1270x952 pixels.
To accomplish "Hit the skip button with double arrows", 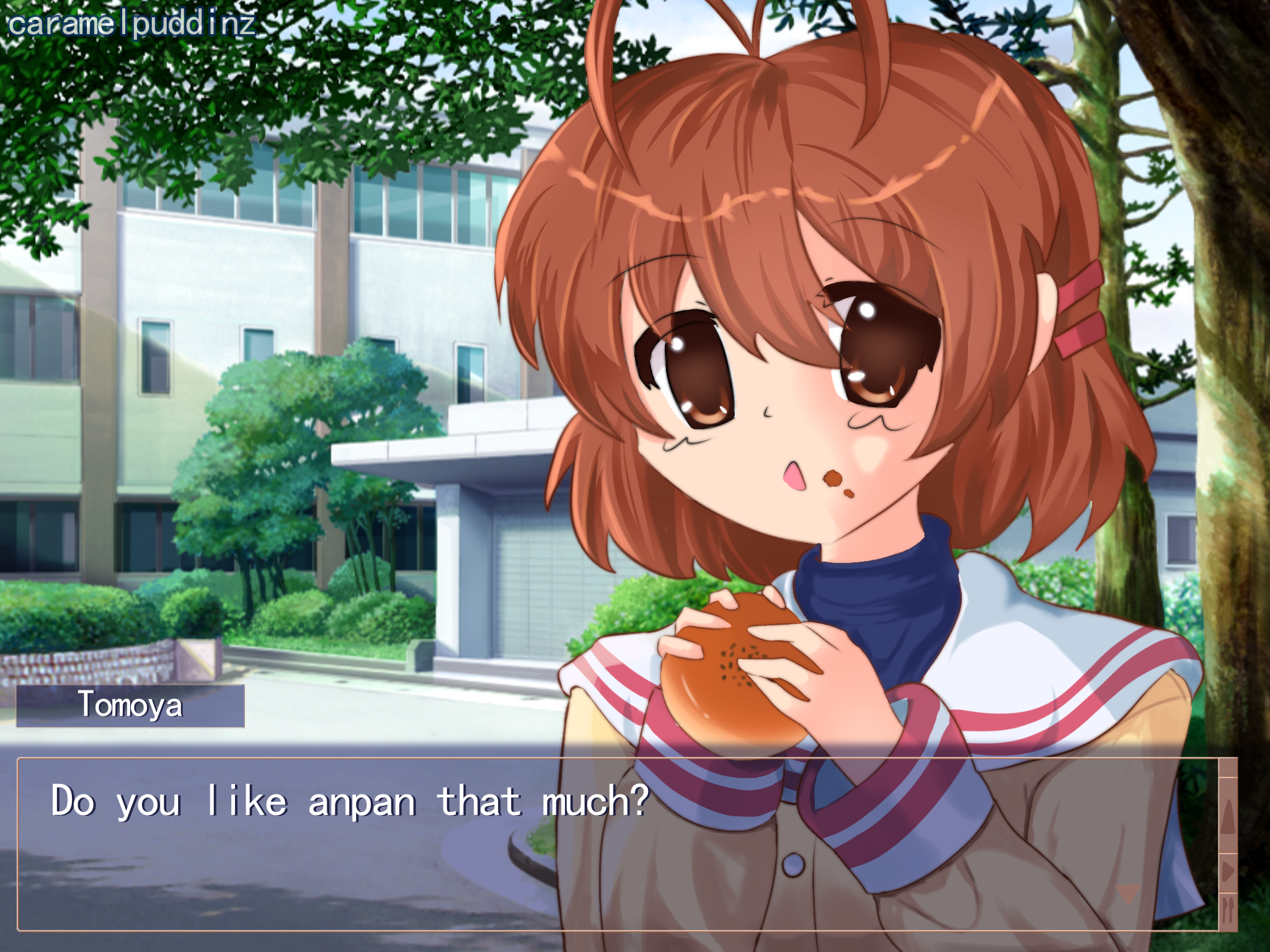I will click(x=1228, y=910).
